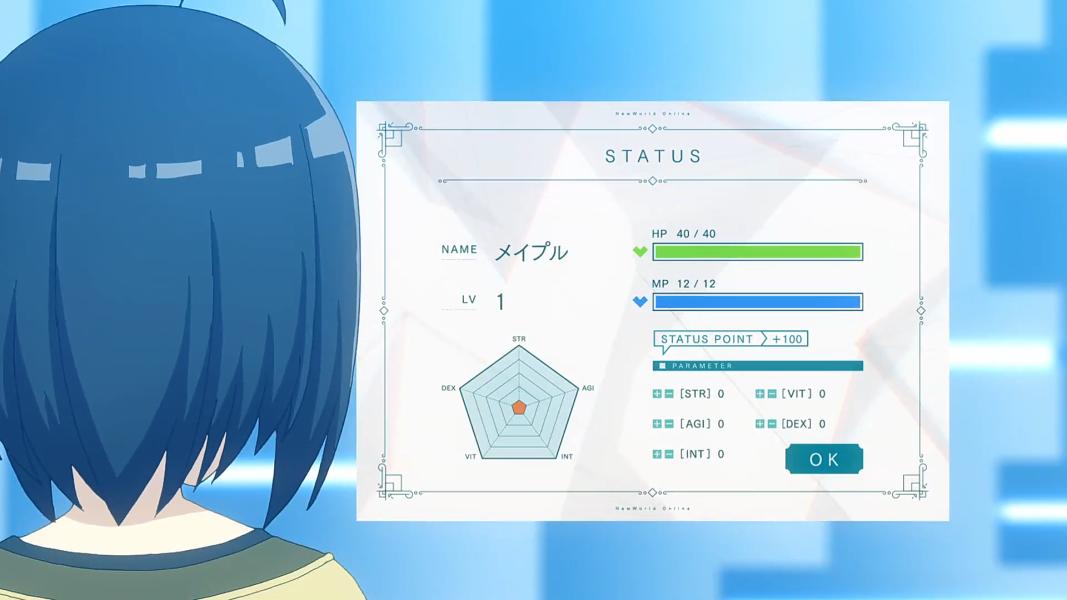The width and height of the screenshot is (1067, 600).
Task: Confirm status with the OK button
Action: 824,459
